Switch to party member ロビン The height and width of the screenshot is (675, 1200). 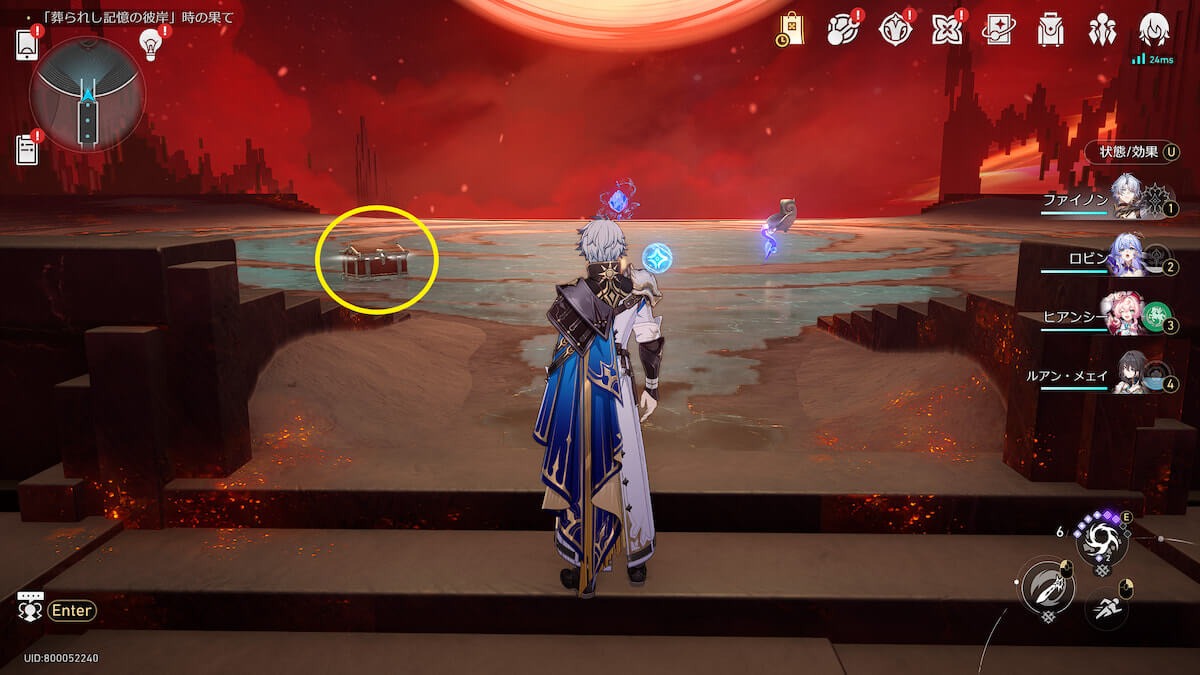(1128, 259)
